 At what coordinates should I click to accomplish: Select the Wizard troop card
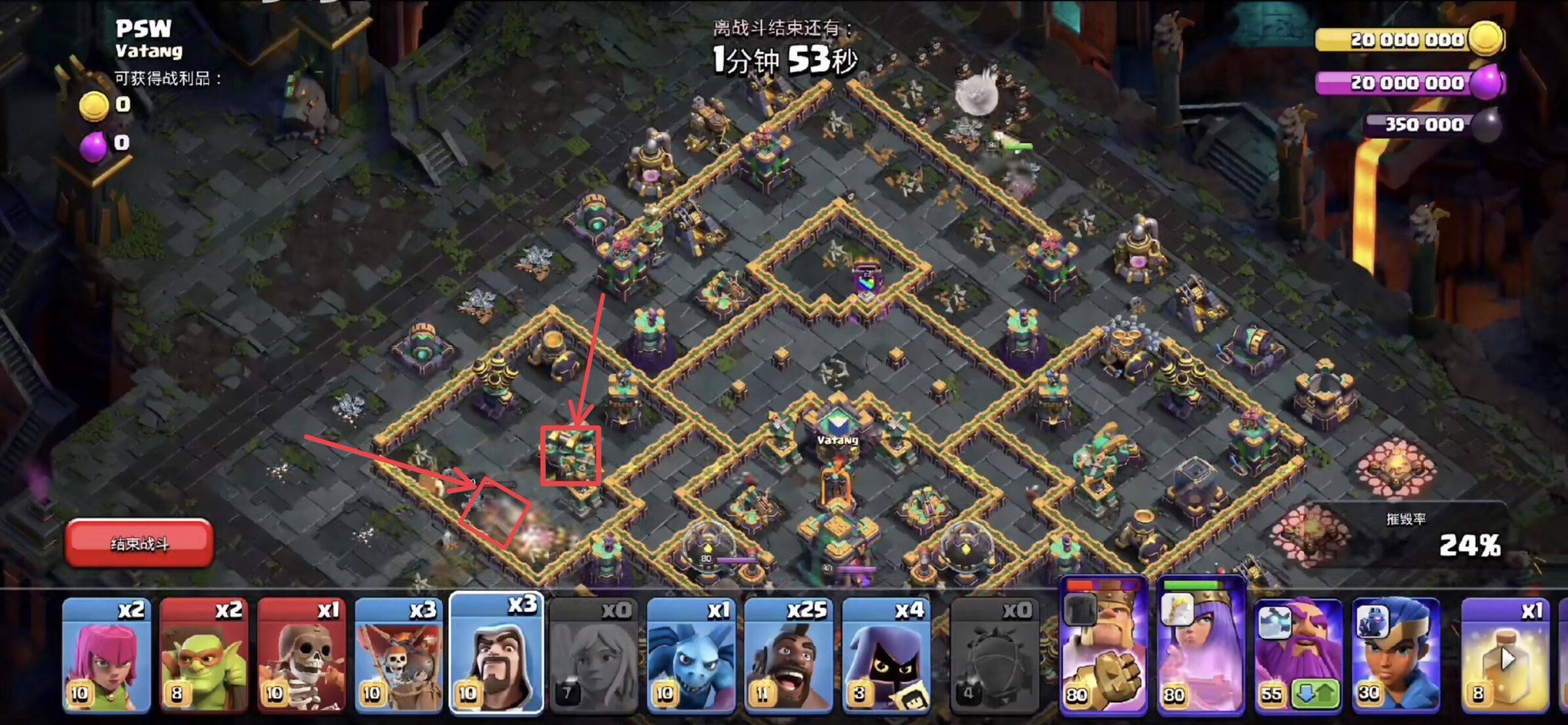tap(497, 655)
